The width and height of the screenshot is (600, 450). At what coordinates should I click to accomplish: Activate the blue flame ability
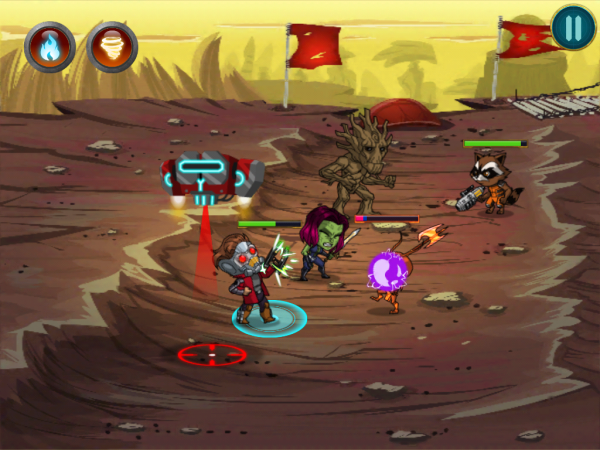pos(49,46)
